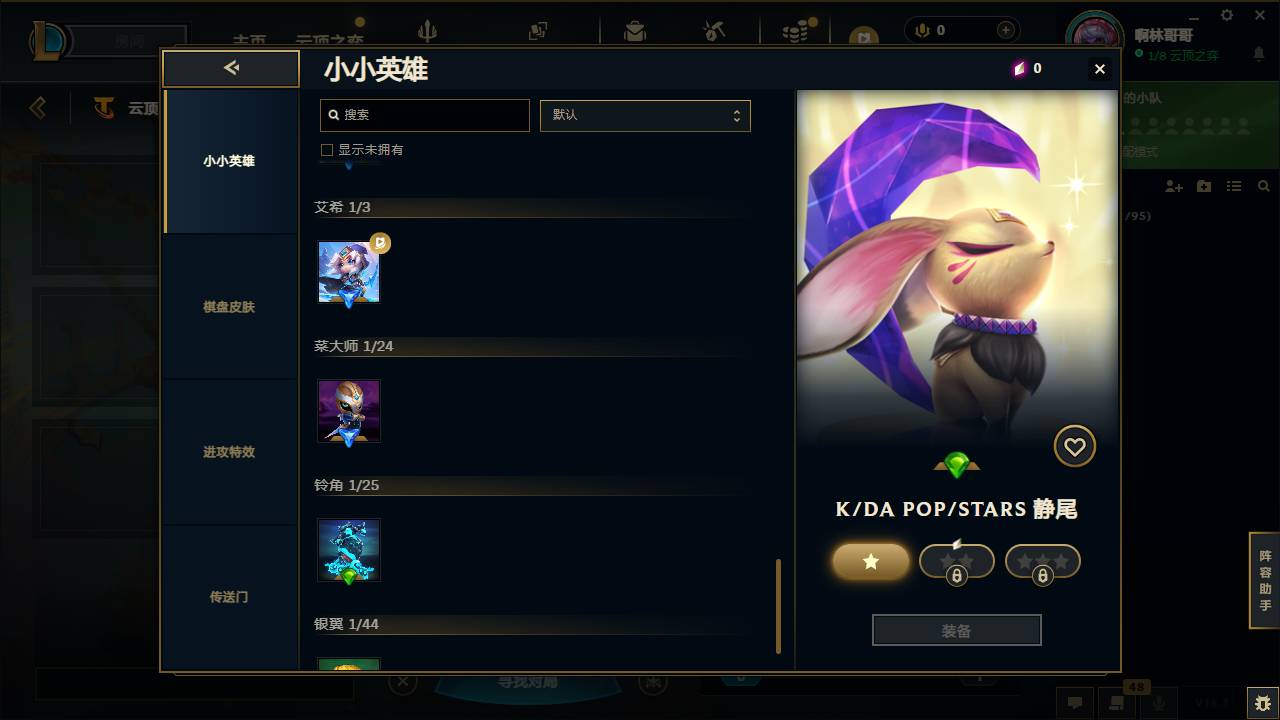Click the locked 2-star tier button
This screenshot has height=720, width=1280.
click(x=956, y=561)
